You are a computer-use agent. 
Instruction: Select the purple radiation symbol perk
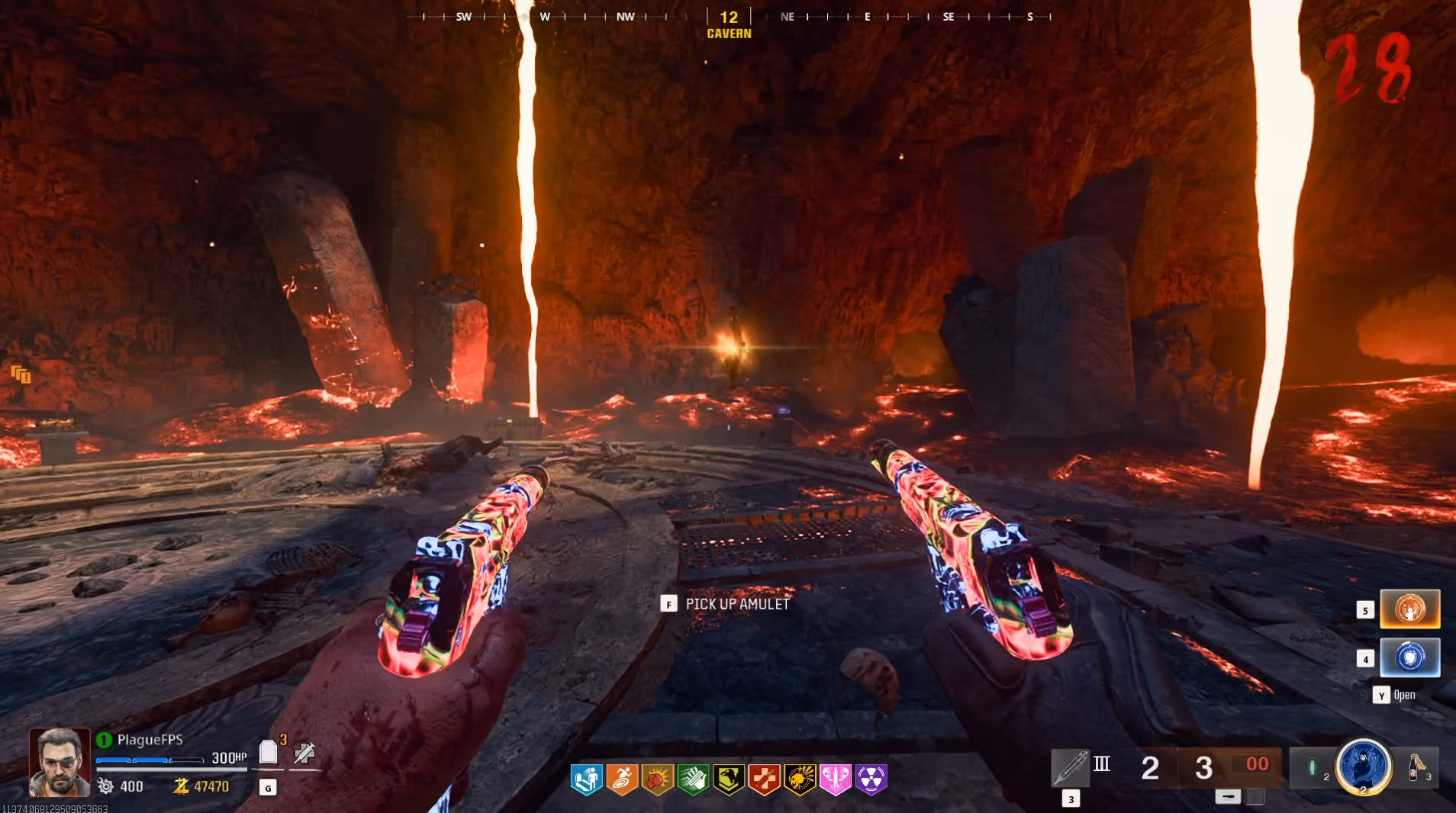(871, 779)
